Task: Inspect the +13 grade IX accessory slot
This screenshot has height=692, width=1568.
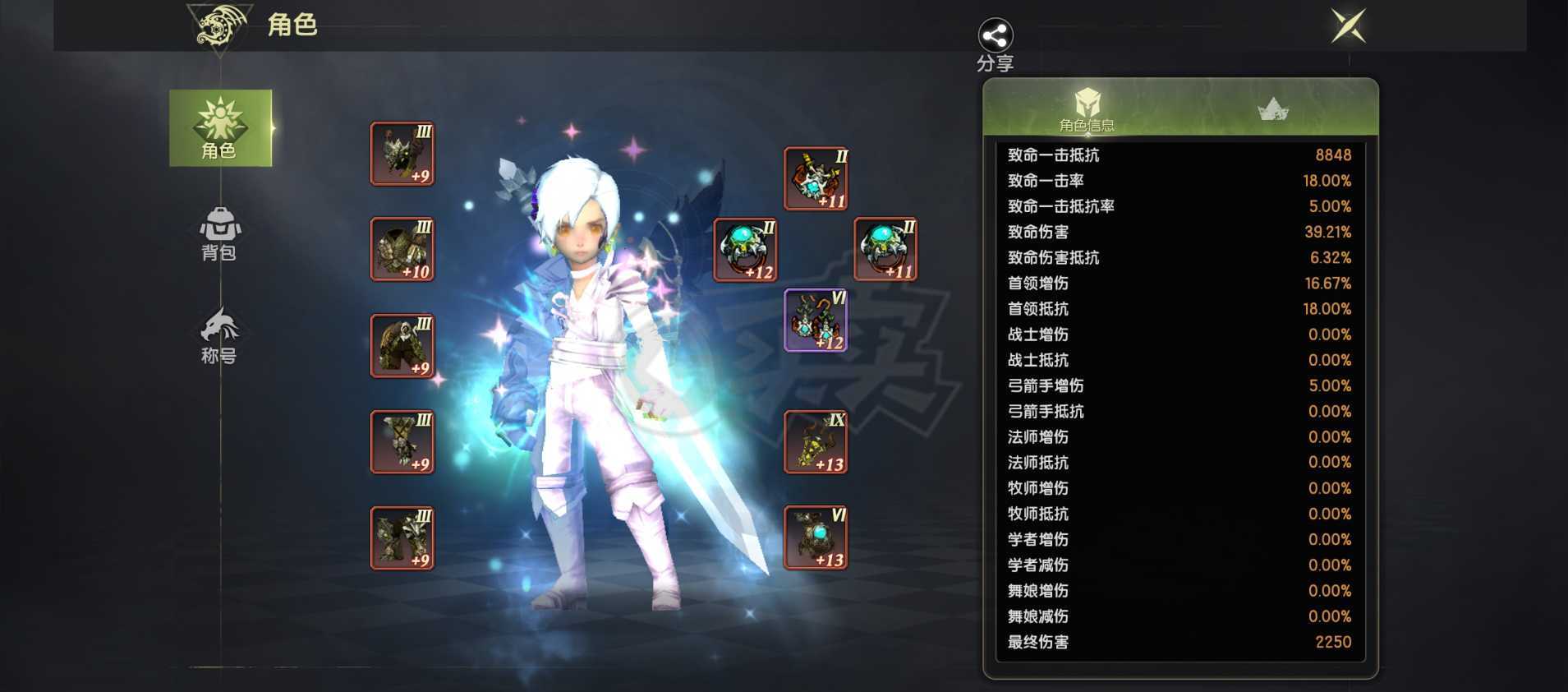Action: [x=816, y=442]
